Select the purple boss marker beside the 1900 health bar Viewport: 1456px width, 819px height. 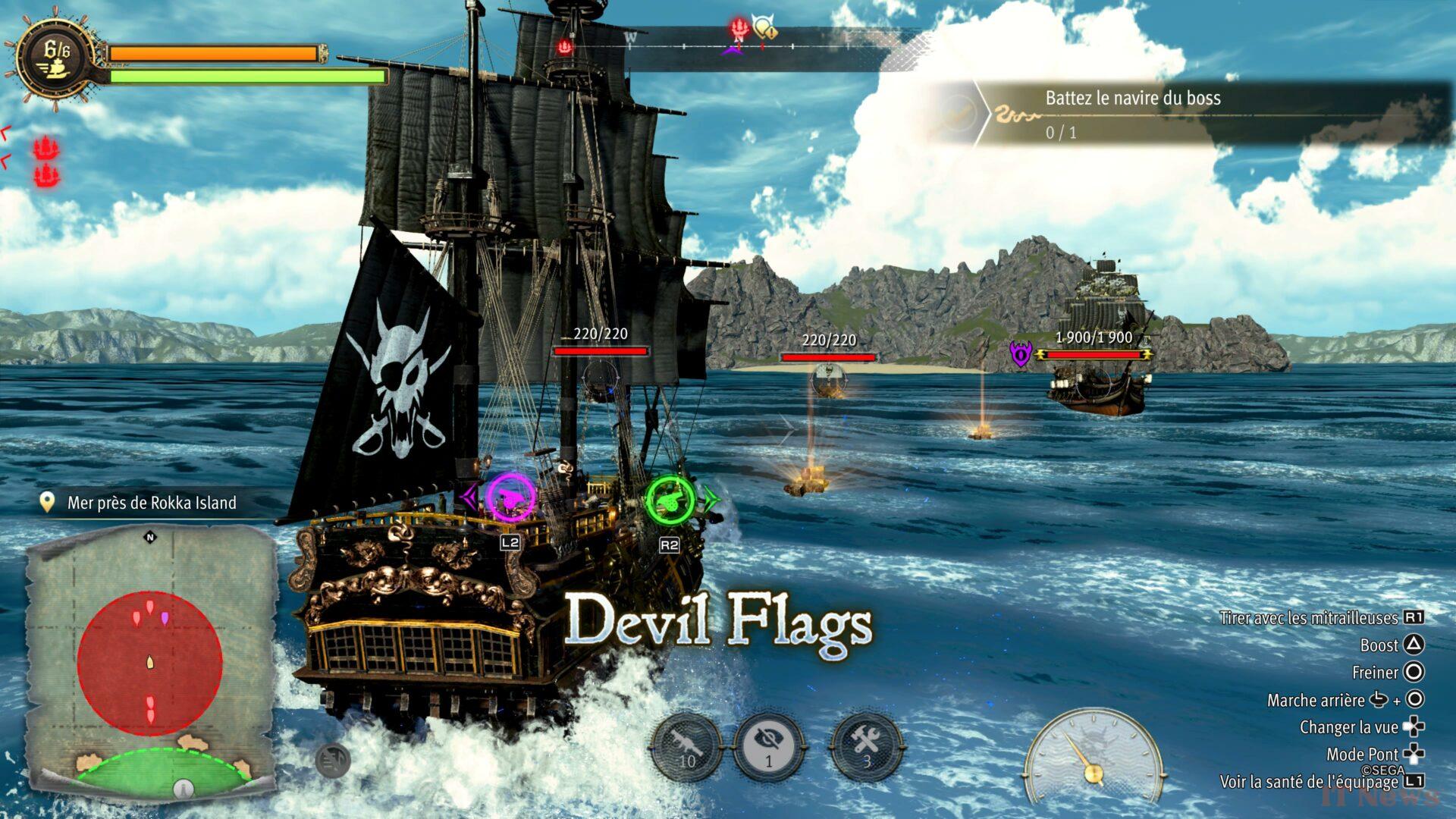(x=1021, y=353)
